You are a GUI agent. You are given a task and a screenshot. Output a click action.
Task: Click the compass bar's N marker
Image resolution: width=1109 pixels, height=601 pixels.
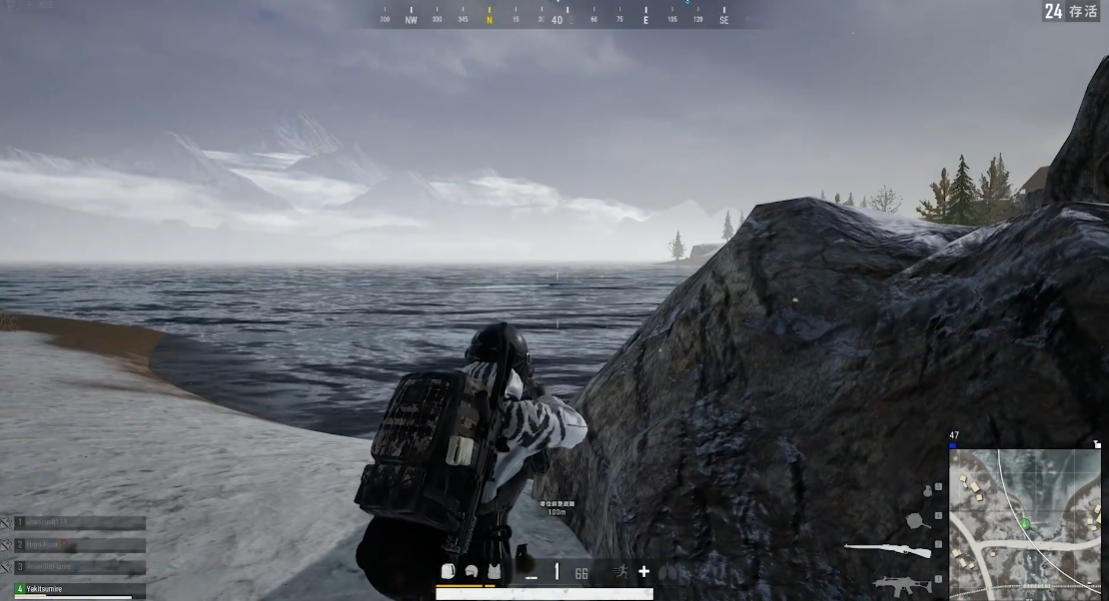(489, 19)
